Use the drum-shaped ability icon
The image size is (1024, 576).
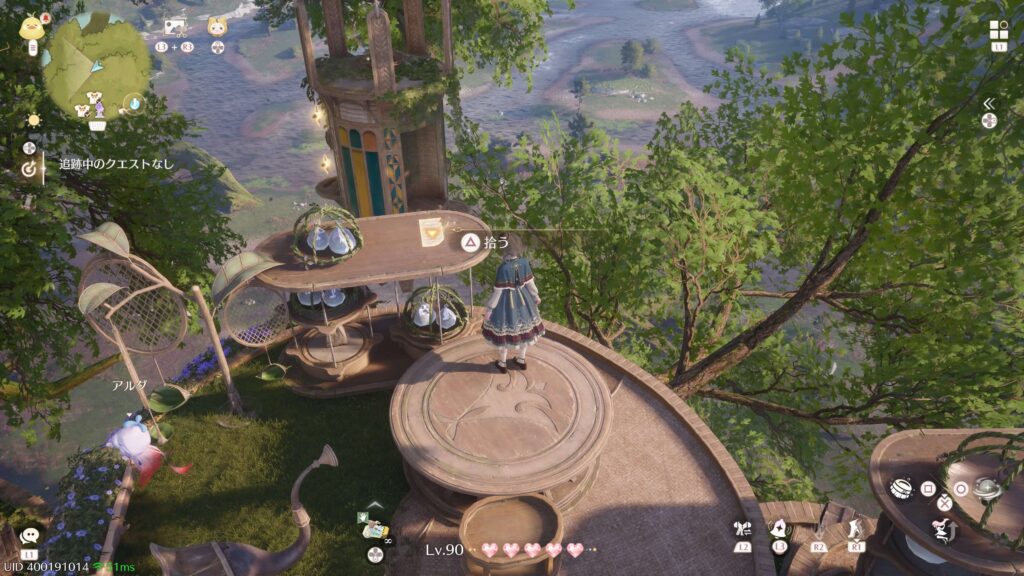901,489
